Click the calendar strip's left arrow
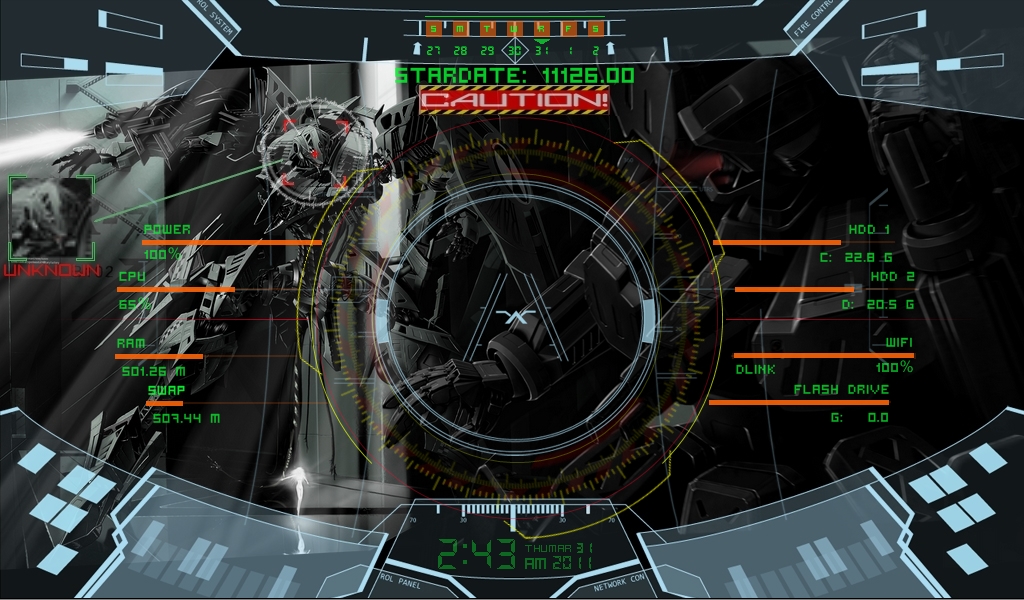 pos(416,49)
